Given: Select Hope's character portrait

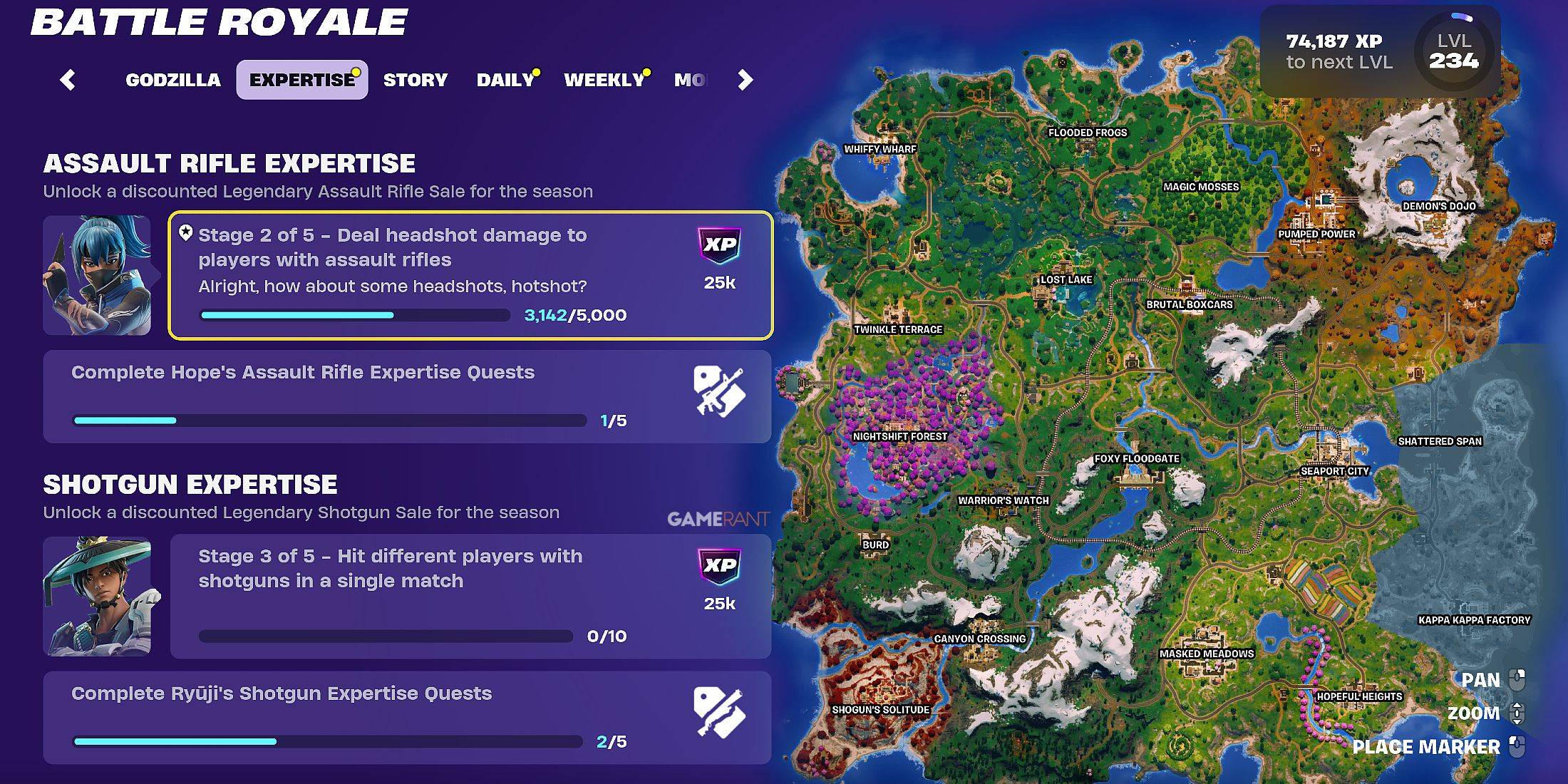Looking at the screenshot, I should [x=98, y=274].
